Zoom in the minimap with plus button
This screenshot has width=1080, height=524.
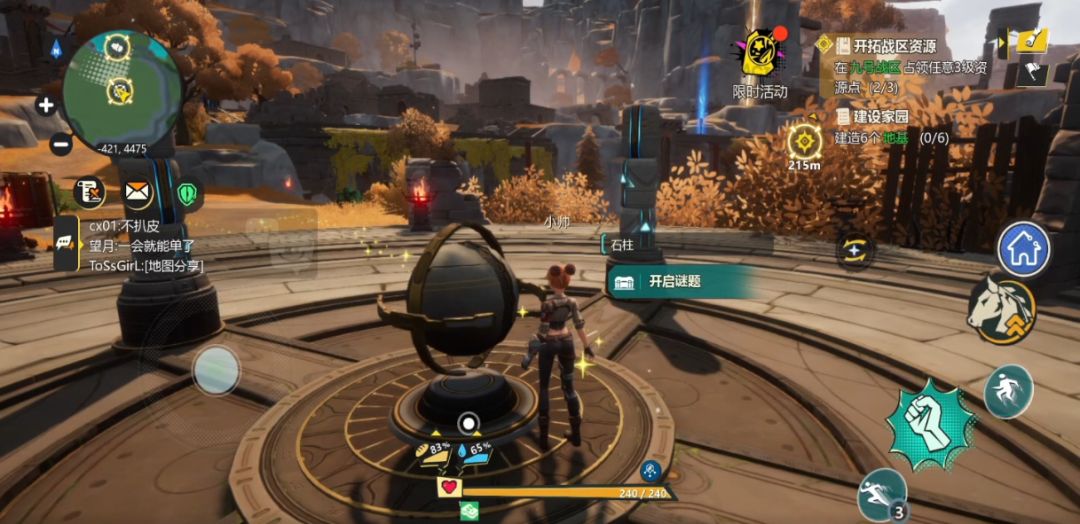(46, 104)
